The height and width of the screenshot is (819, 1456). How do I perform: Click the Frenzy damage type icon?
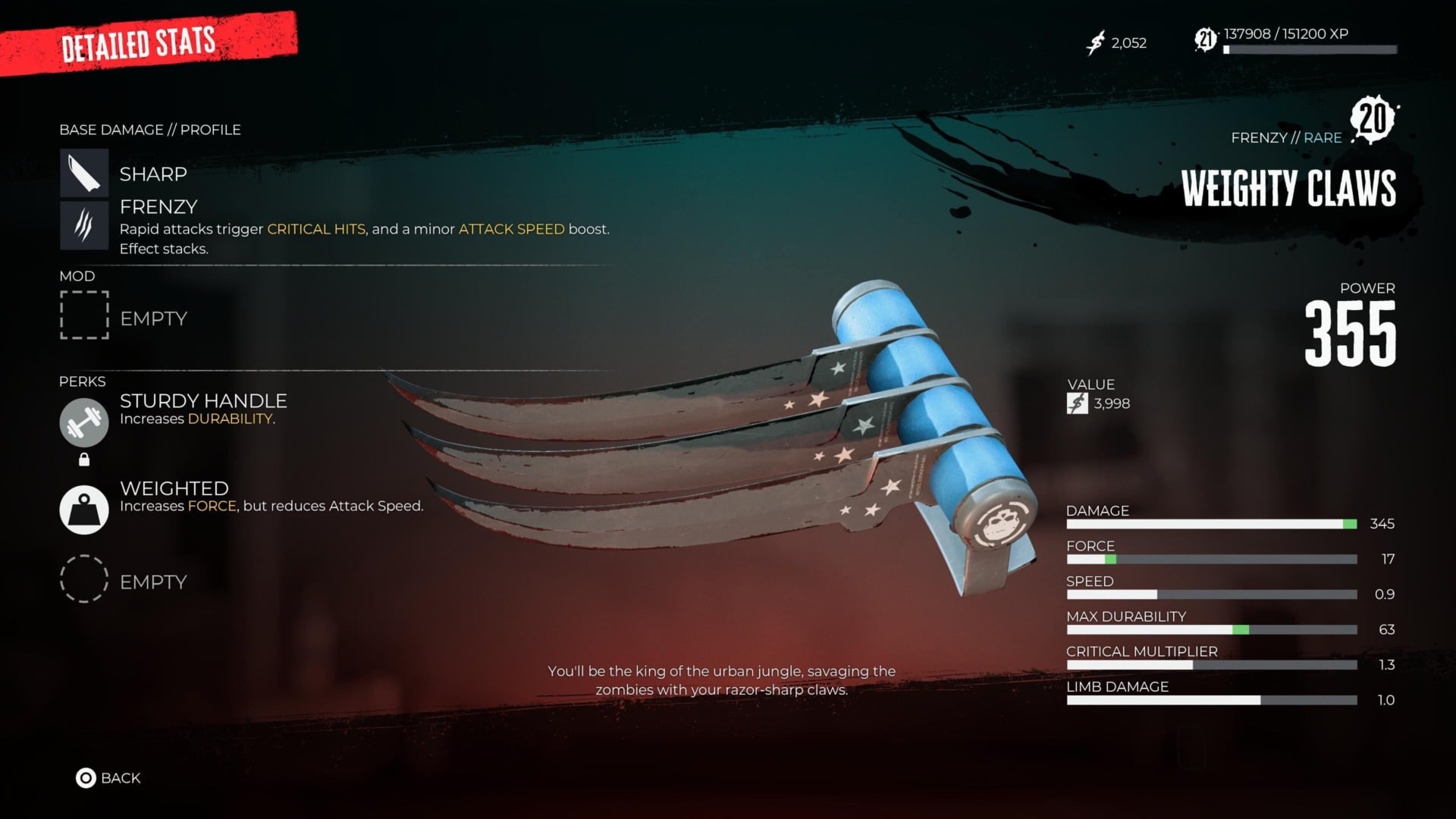83,224
